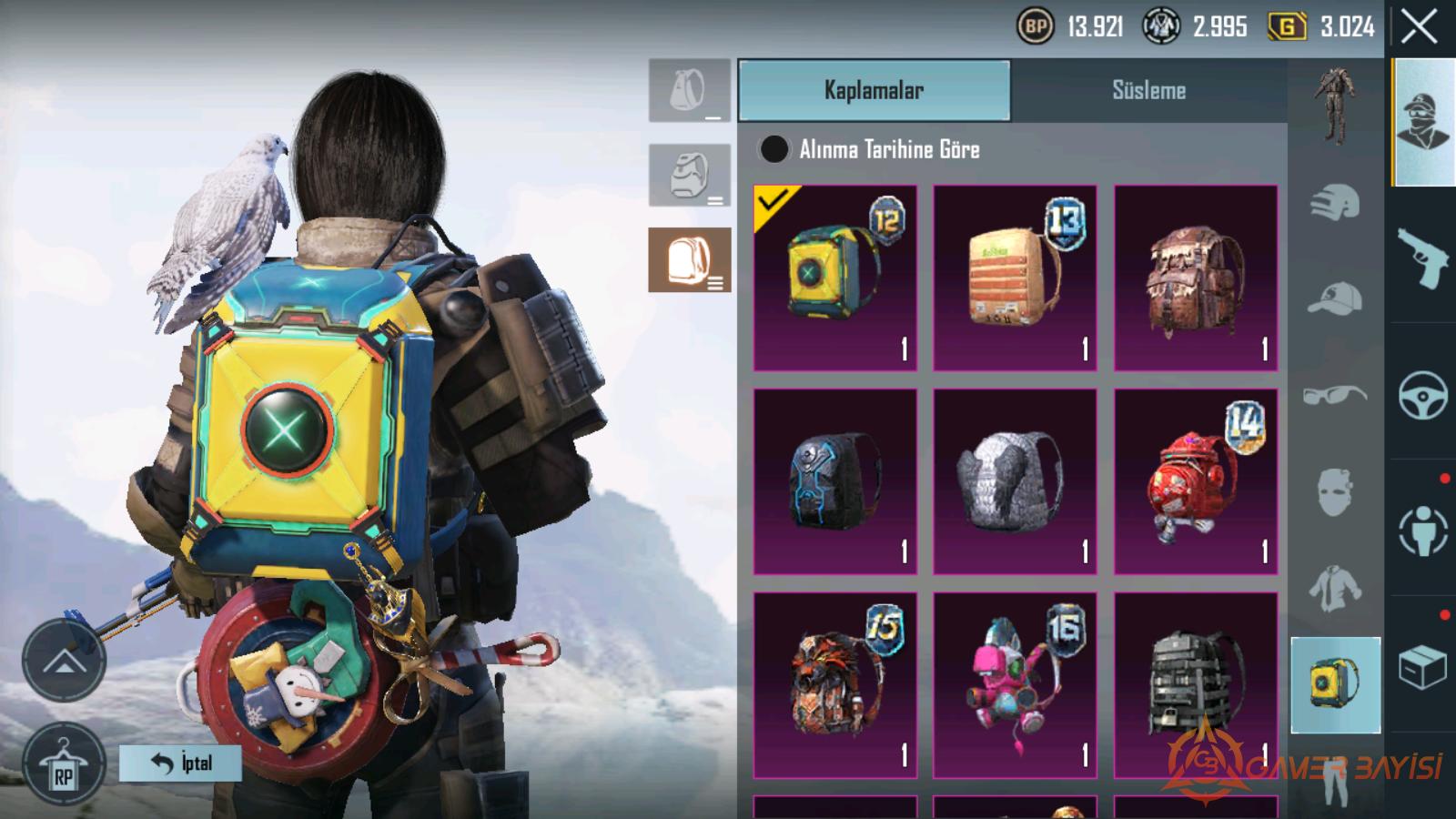Screen dimensions: 1456x819
Task: Toggle the Alınma Tarihine Göre sort option
Action: pos(774,149)
